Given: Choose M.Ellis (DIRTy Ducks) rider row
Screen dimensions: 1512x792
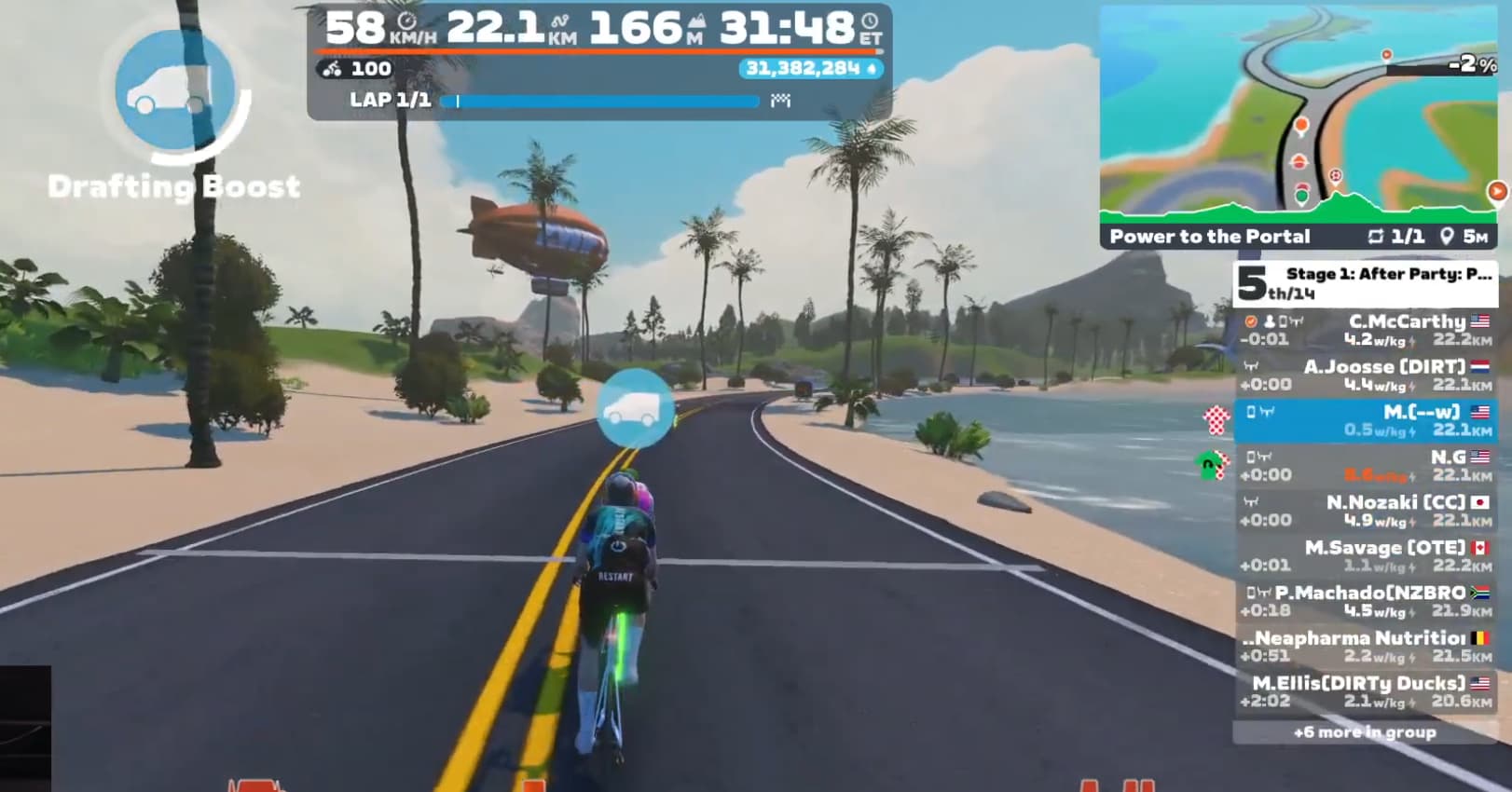Looking at the screenshot, I should tap(1367, 692).
